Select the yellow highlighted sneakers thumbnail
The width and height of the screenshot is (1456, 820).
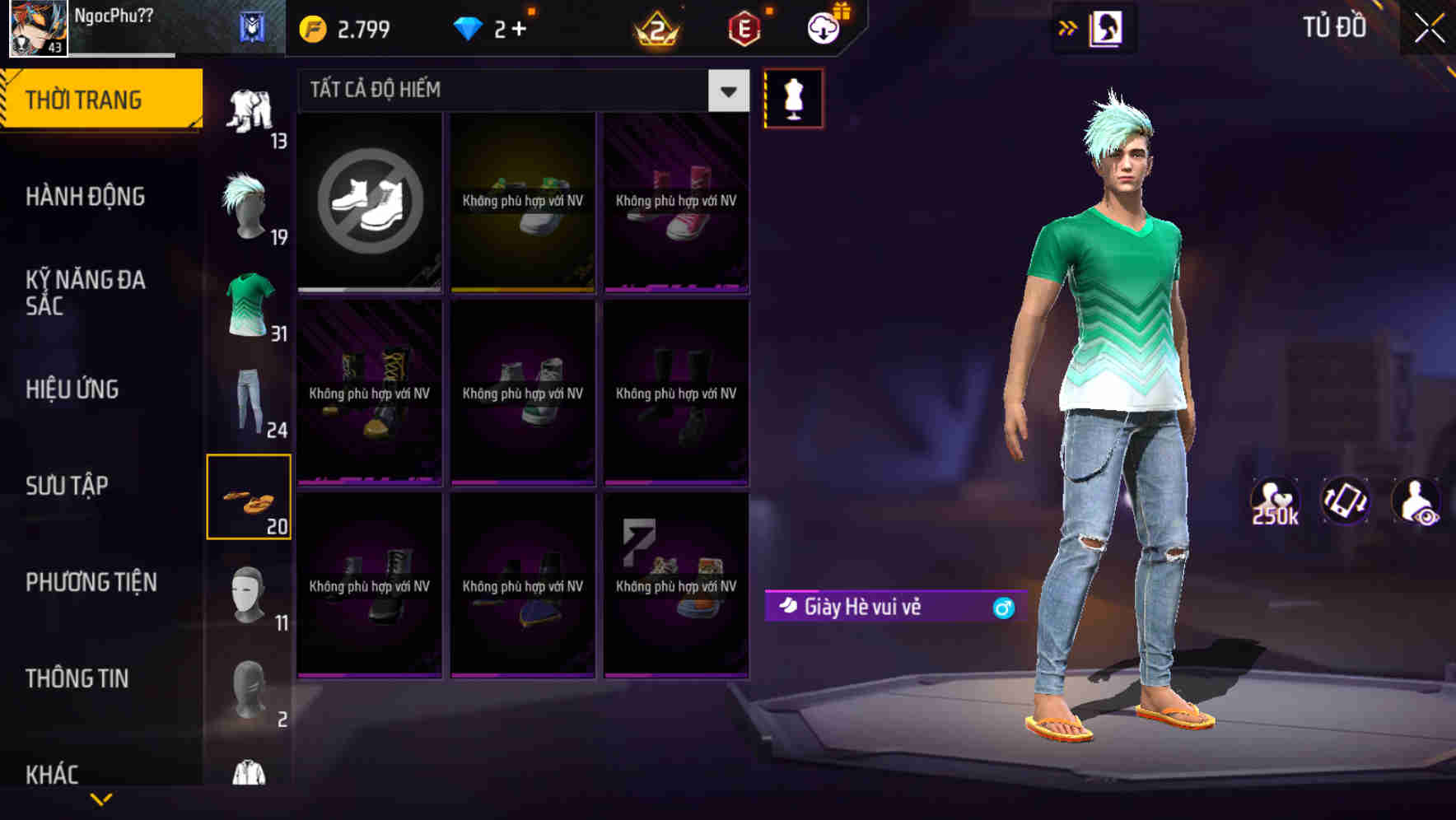pyautogui.click(x=522, y=202)
